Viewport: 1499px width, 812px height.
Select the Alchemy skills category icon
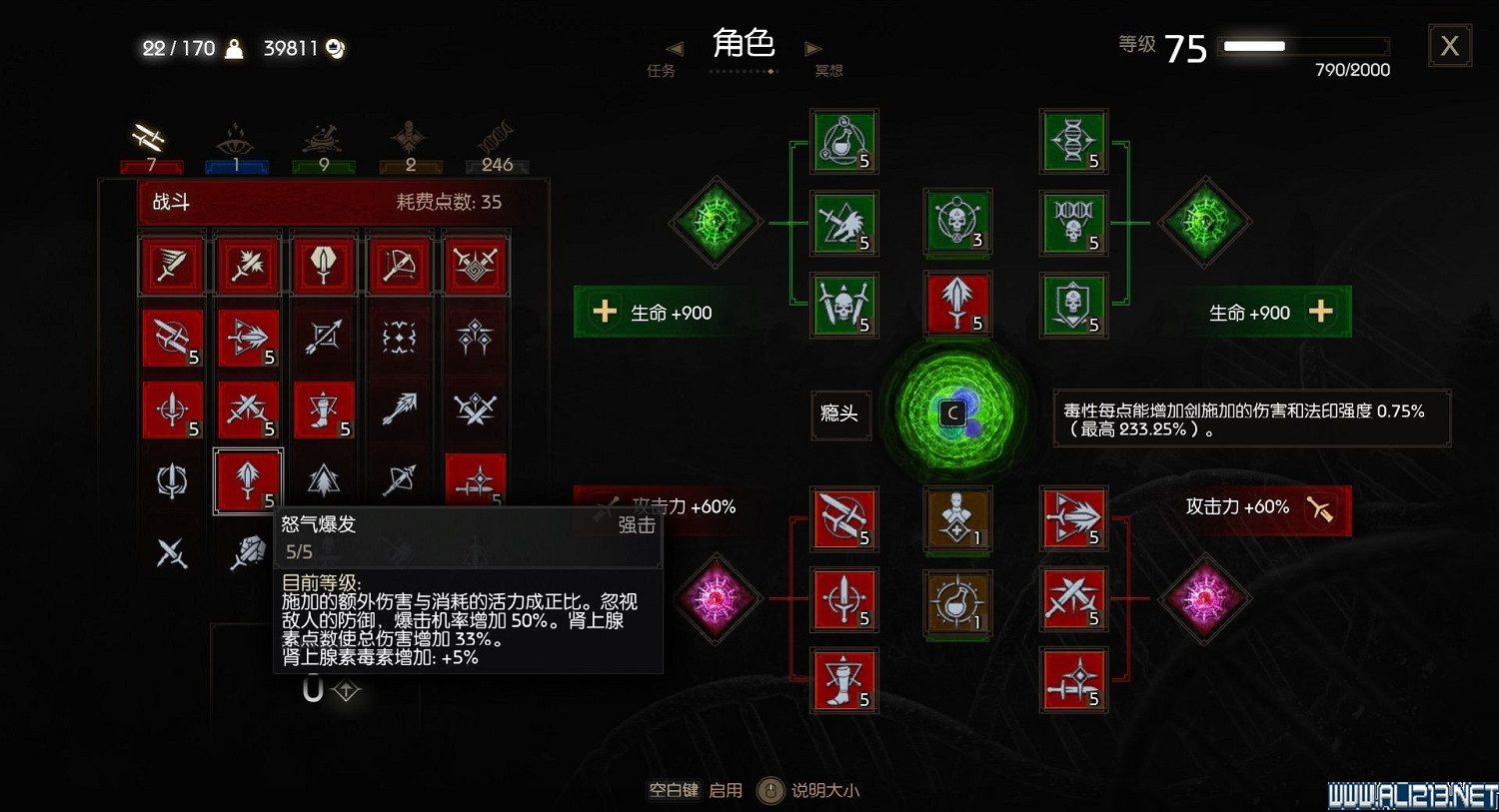click(x=323, y=137)
